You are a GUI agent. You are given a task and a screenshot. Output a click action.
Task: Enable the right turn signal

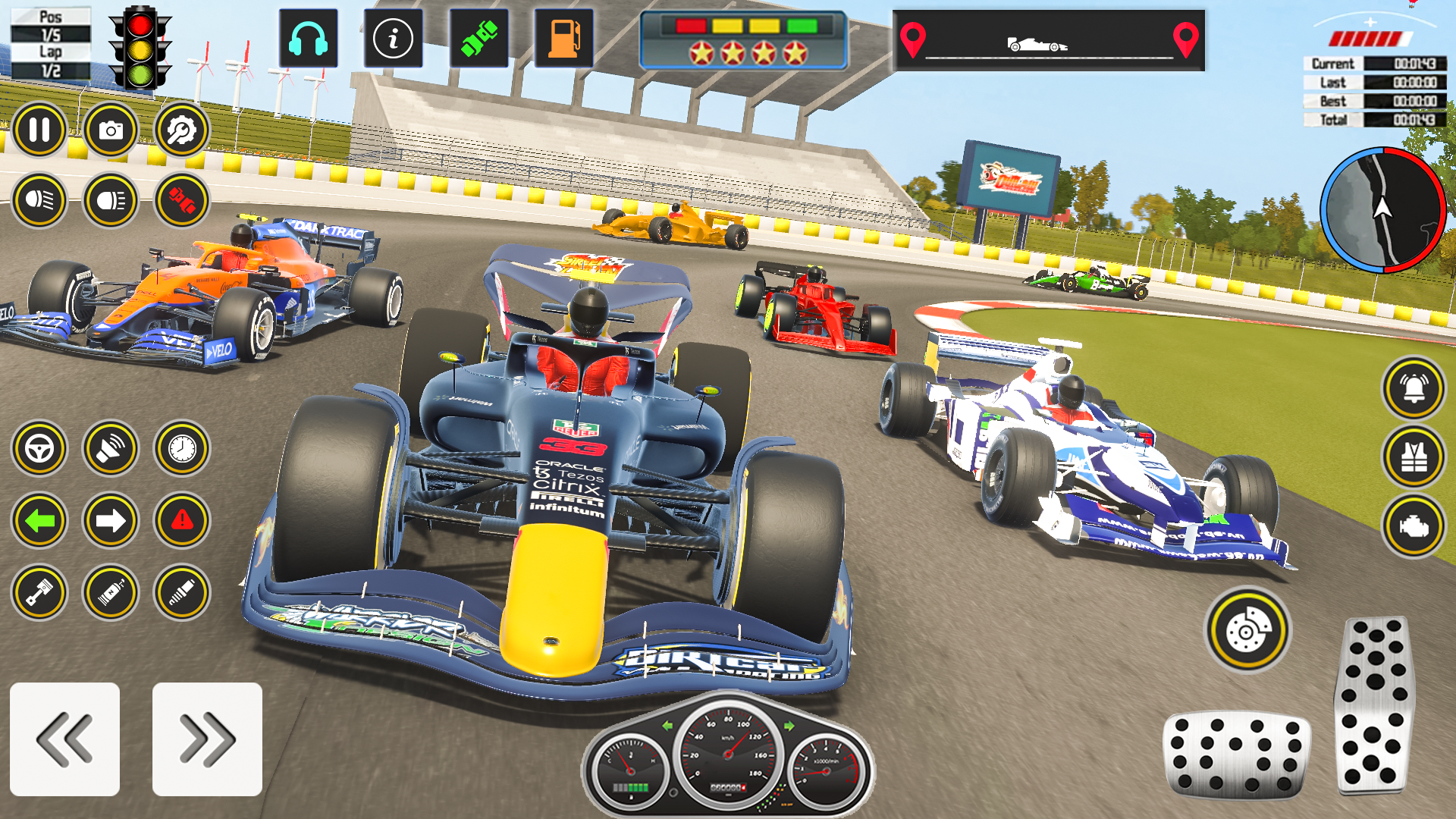111,520
